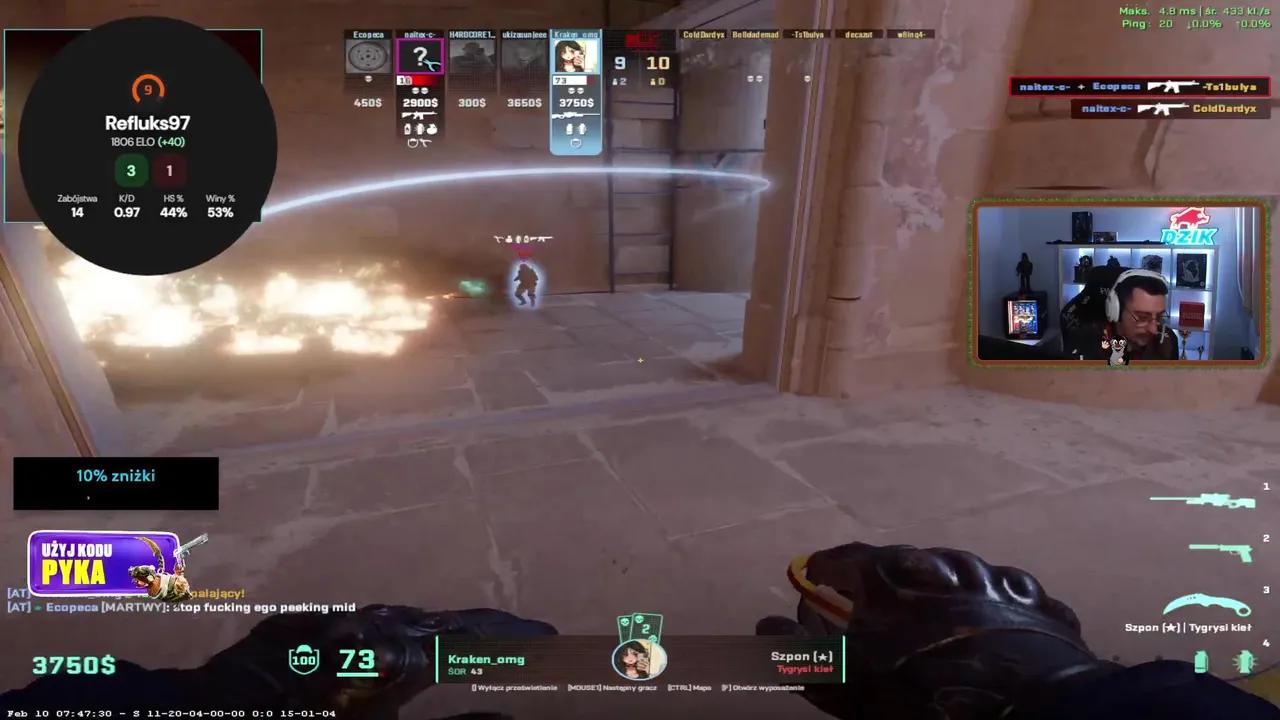Screen dimensions: 1280x720
Task: Click the "Użyj kodu PYKA" promo banner
Action: tap(104, 564)
